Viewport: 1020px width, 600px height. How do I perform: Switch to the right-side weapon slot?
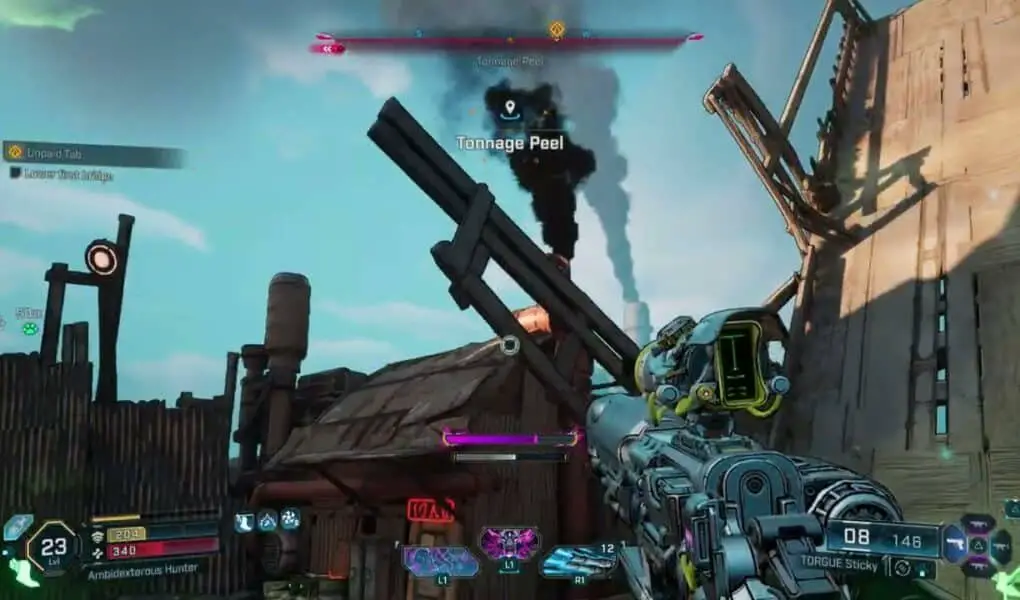click(x=1001, y=546)
